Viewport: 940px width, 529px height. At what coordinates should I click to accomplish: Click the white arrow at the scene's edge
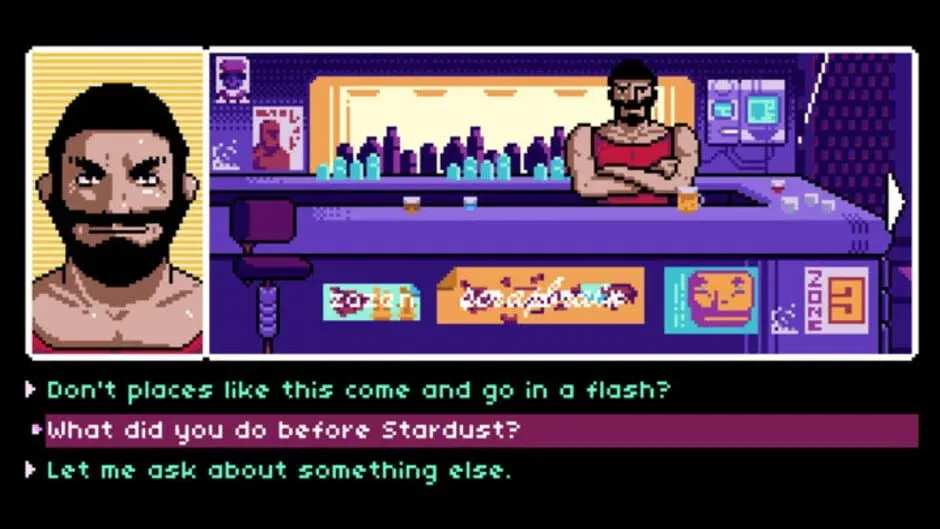pyautogui.click(x=895, y=202)
